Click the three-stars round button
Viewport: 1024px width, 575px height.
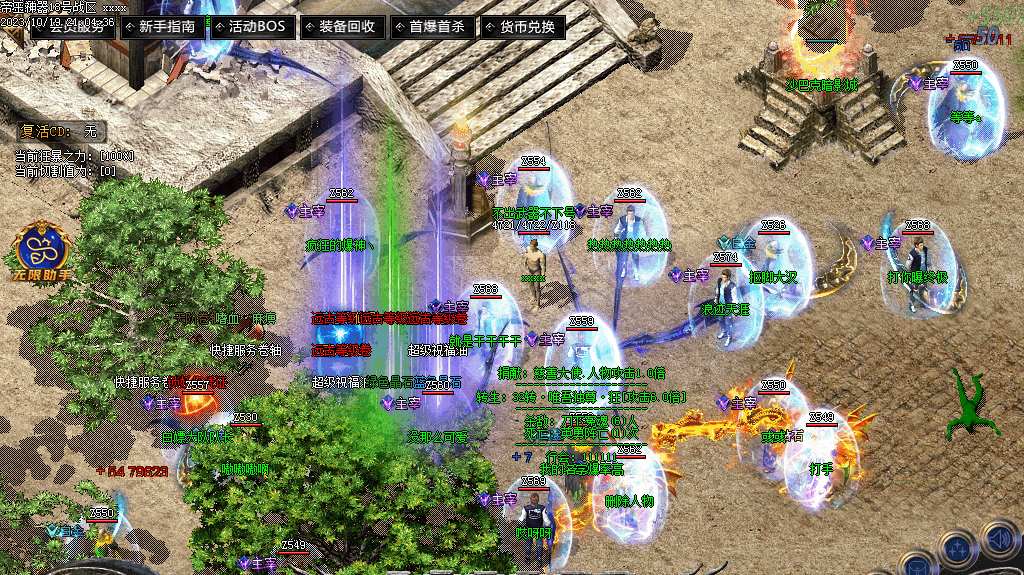[956, 550]
